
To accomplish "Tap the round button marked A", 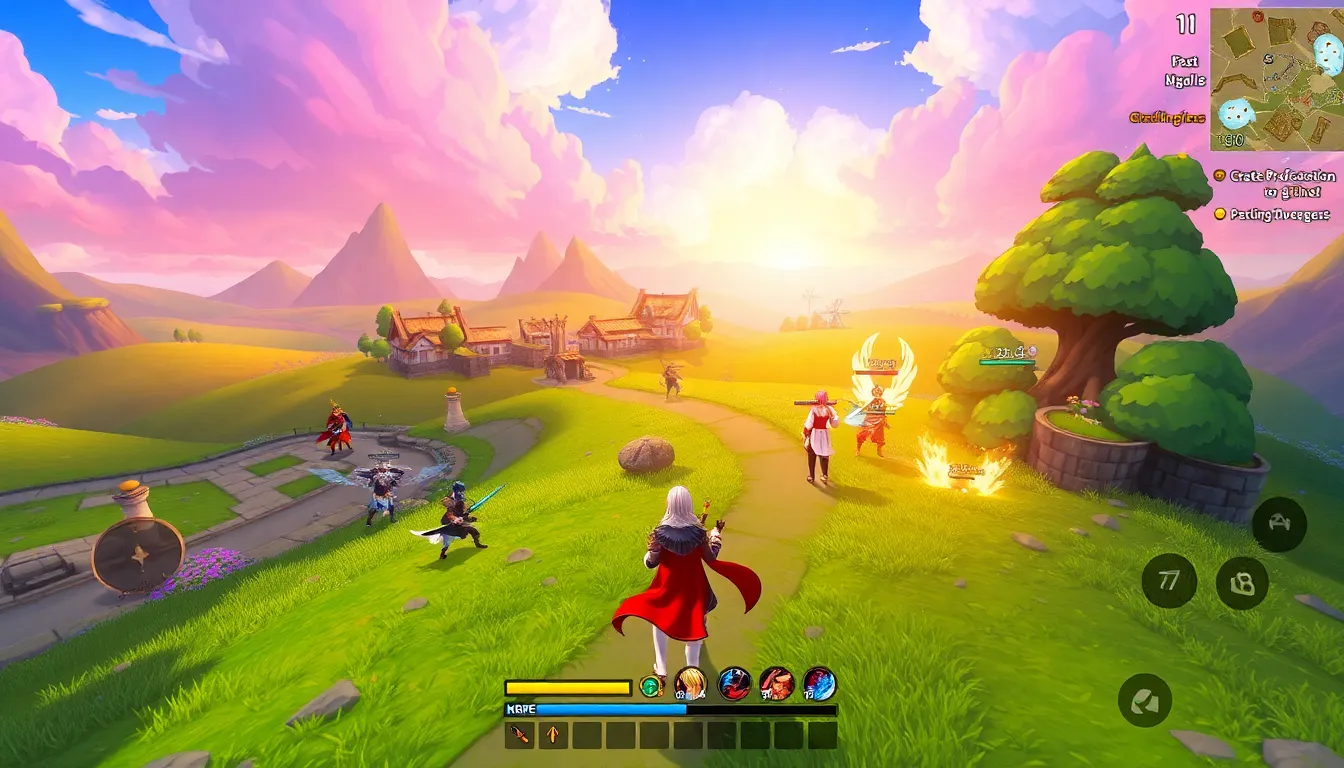I will point(1279,524).
